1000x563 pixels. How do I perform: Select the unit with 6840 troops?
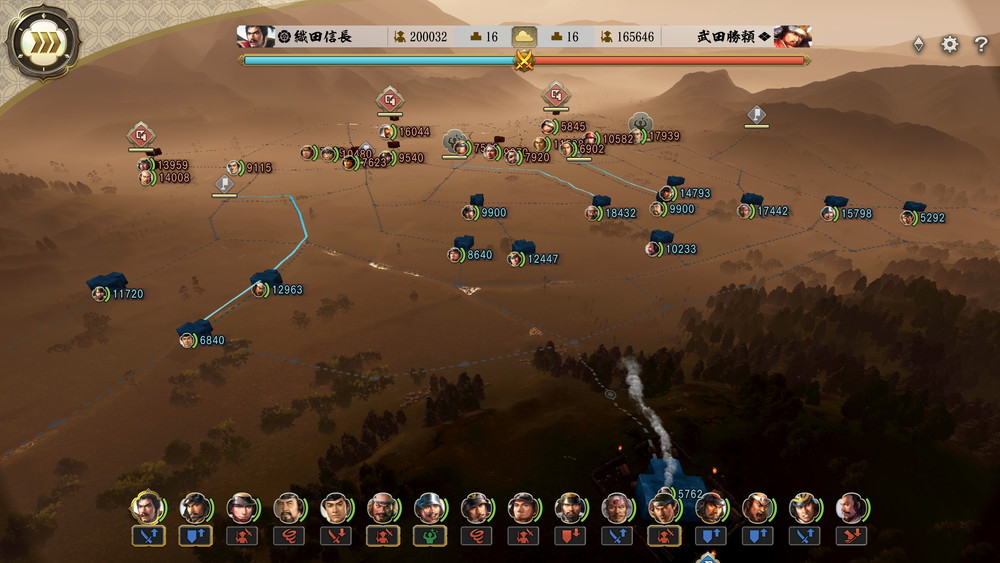tap(188, 340)
